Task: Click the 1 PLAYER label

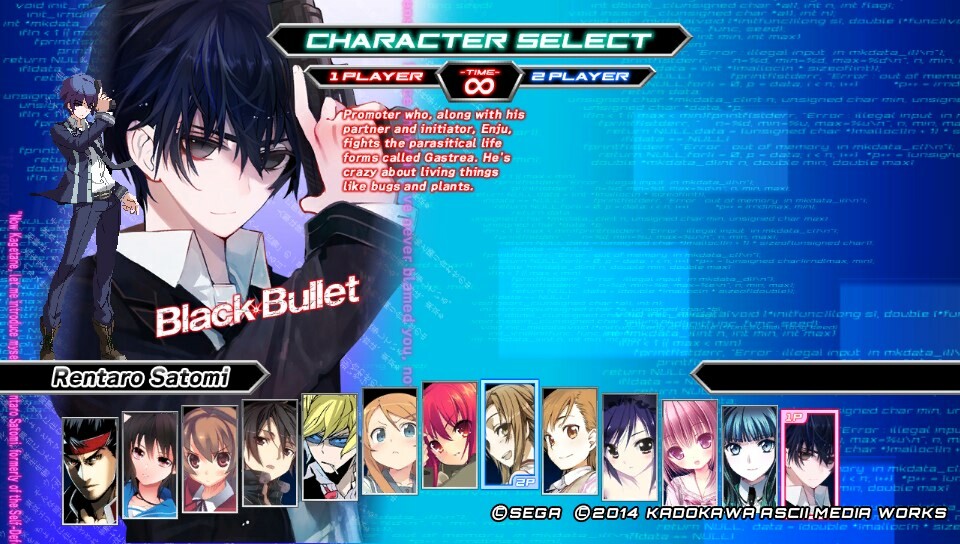Action: [369, 76]
